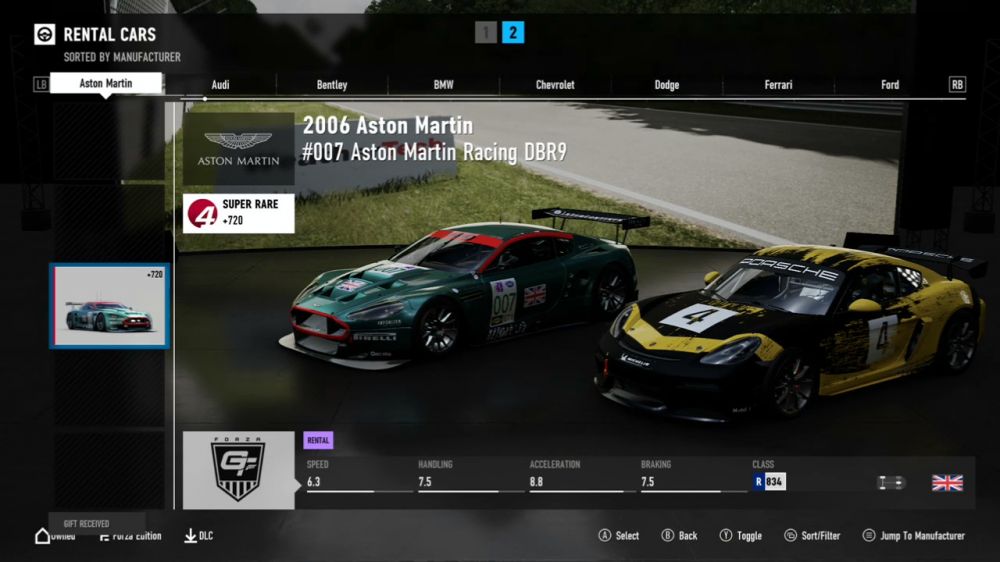View the Ferrari manufacturer tab

[x=778, y=85]
